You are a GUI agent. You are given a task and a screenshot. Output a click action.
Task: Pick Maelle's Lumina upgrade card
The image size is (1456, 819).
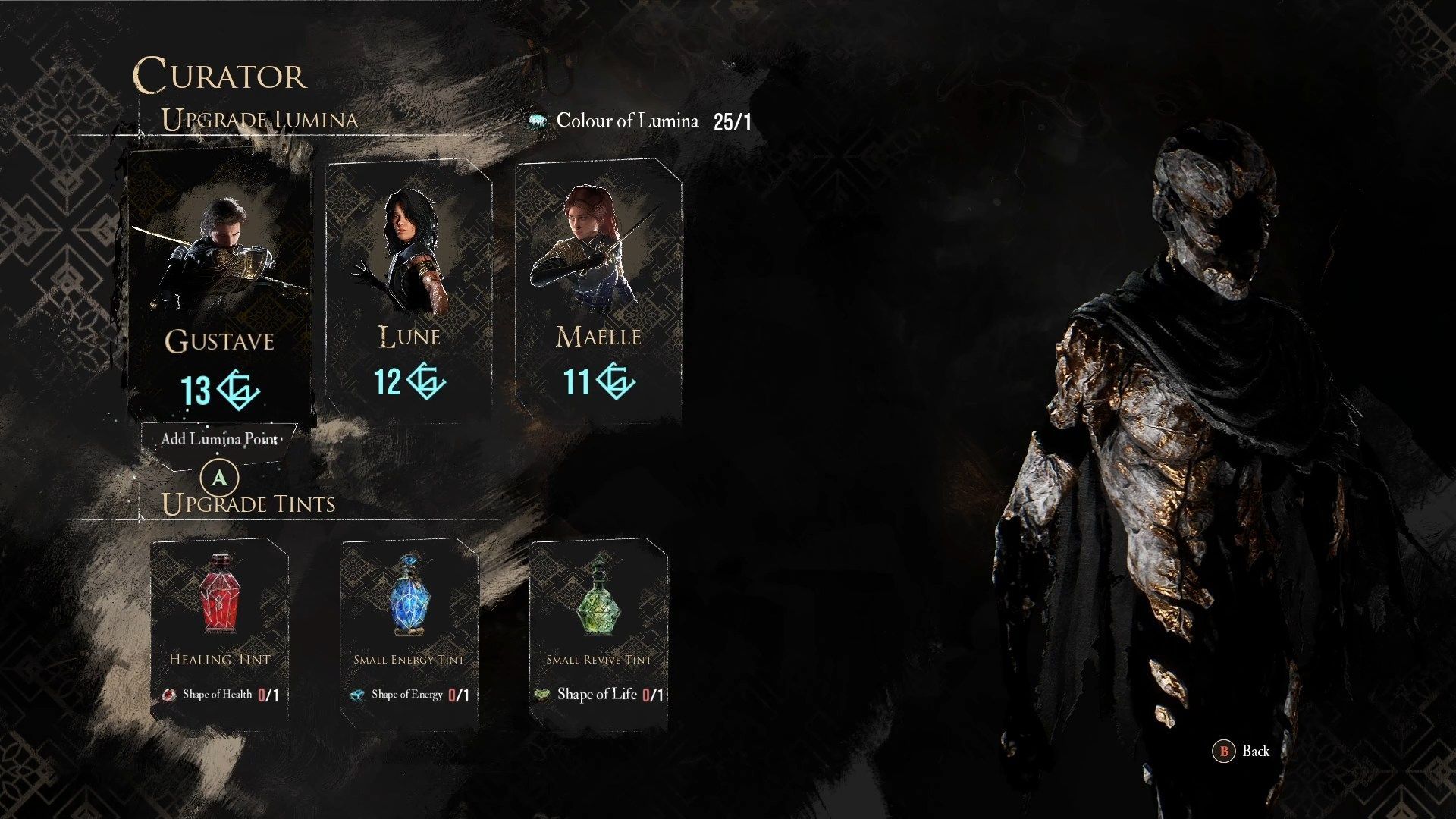pyautogui.click(x=598, y=288)
